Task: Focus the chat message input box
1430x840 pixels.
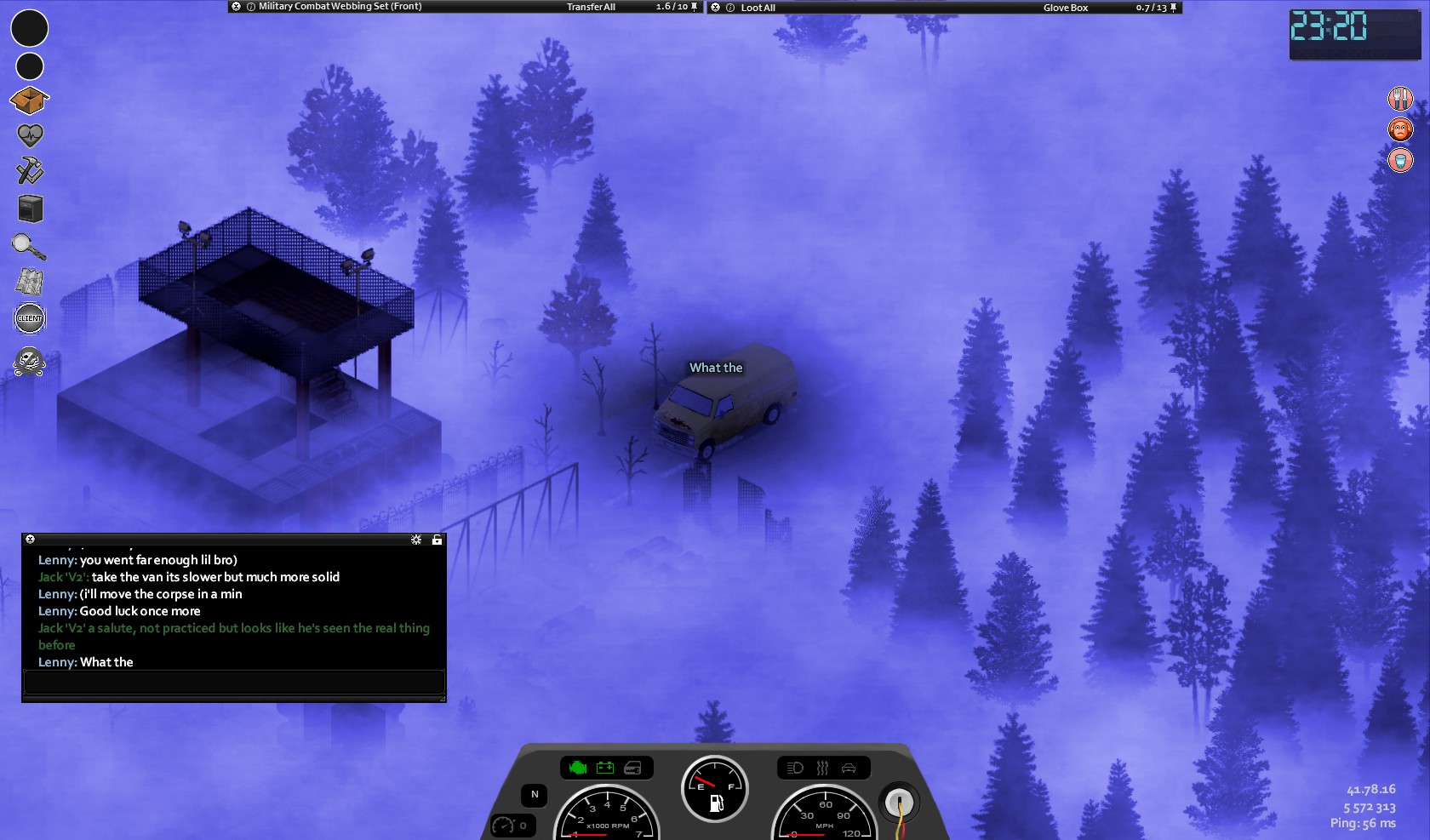Action: pyautogui.click(x=234, y=682)
